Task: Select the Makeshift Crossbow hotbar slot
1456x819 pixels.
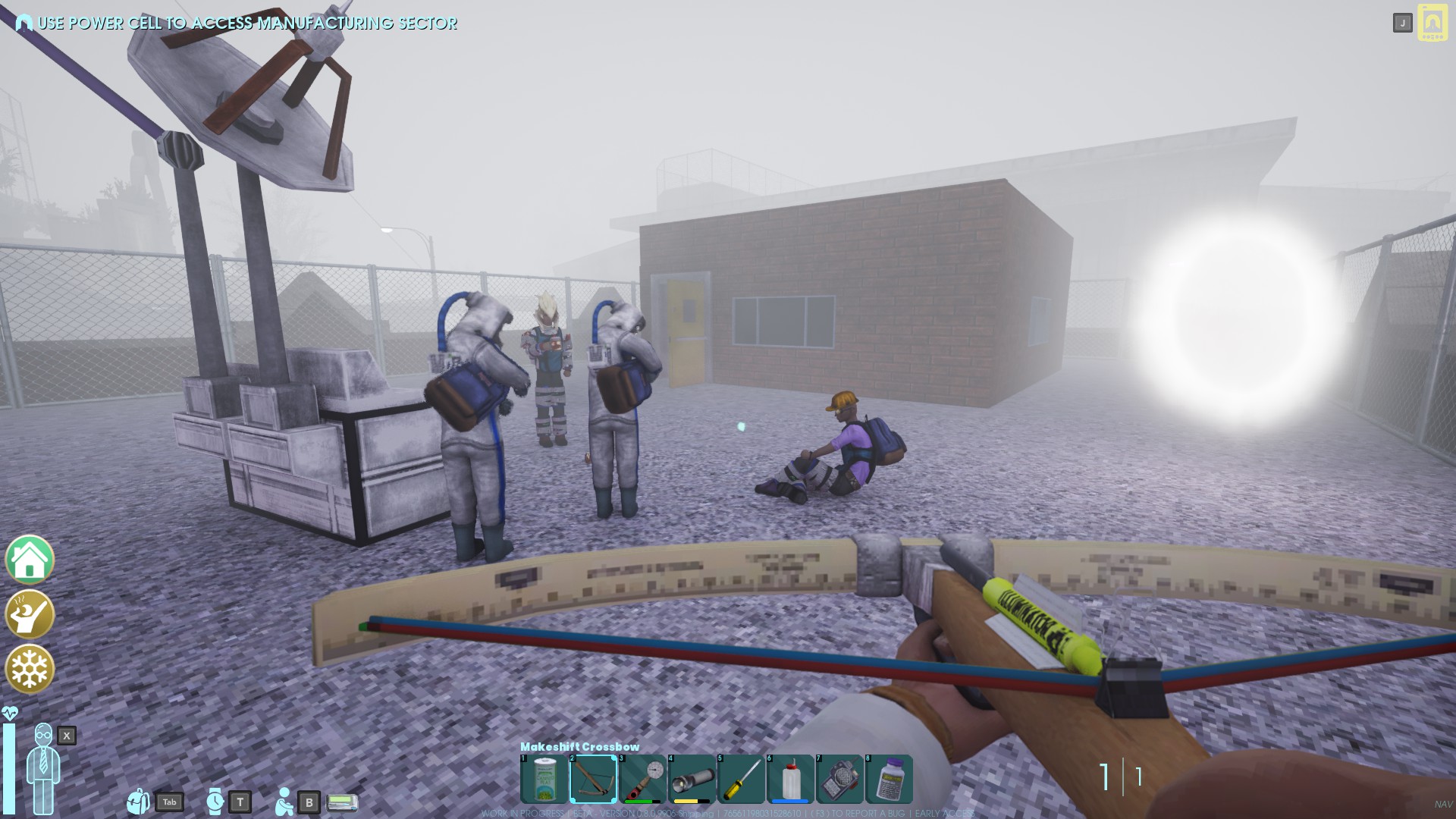Action: coord(593,779)
